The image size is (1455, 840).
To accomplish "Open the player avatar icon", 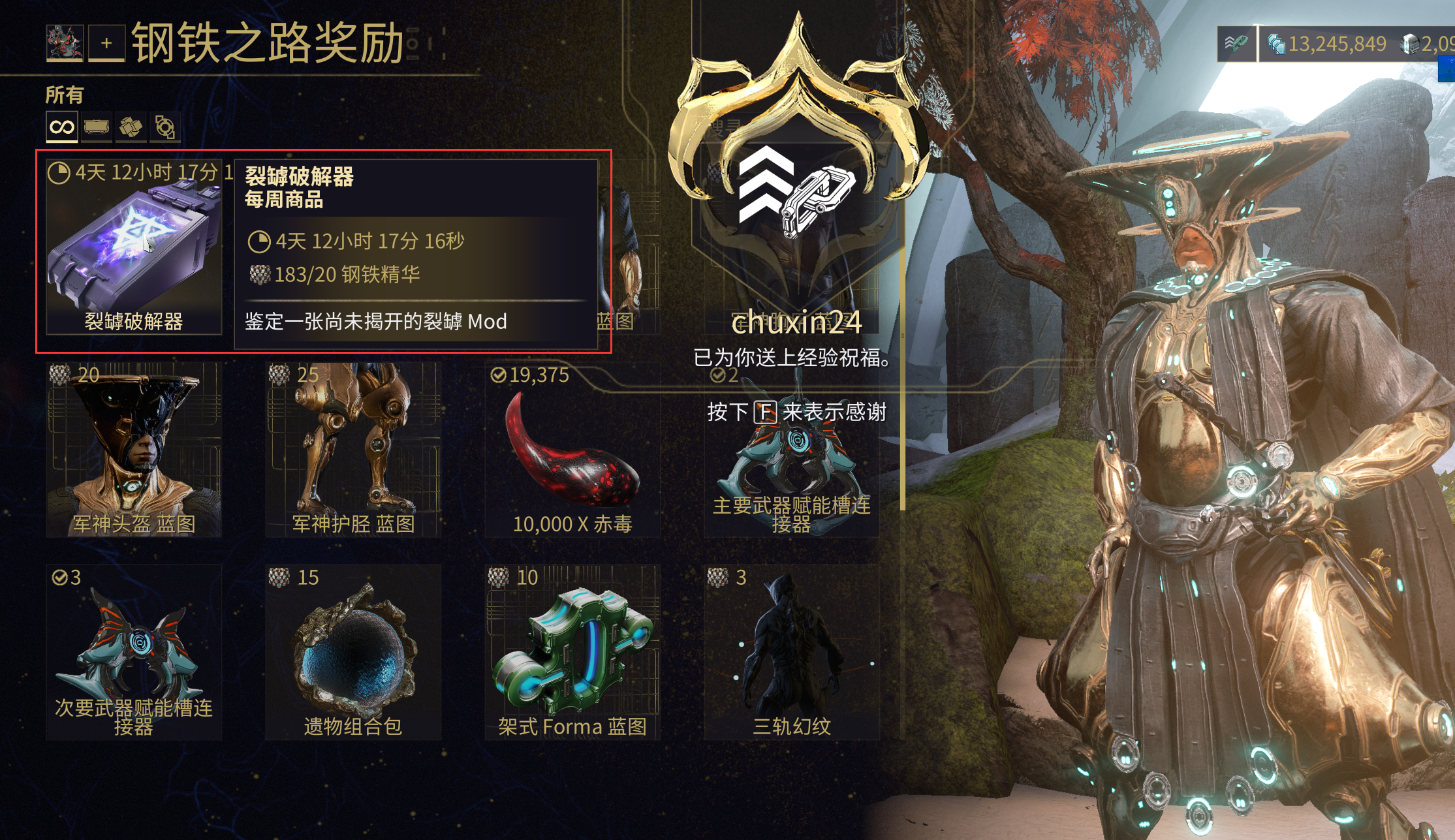I will tap(65, 43).
